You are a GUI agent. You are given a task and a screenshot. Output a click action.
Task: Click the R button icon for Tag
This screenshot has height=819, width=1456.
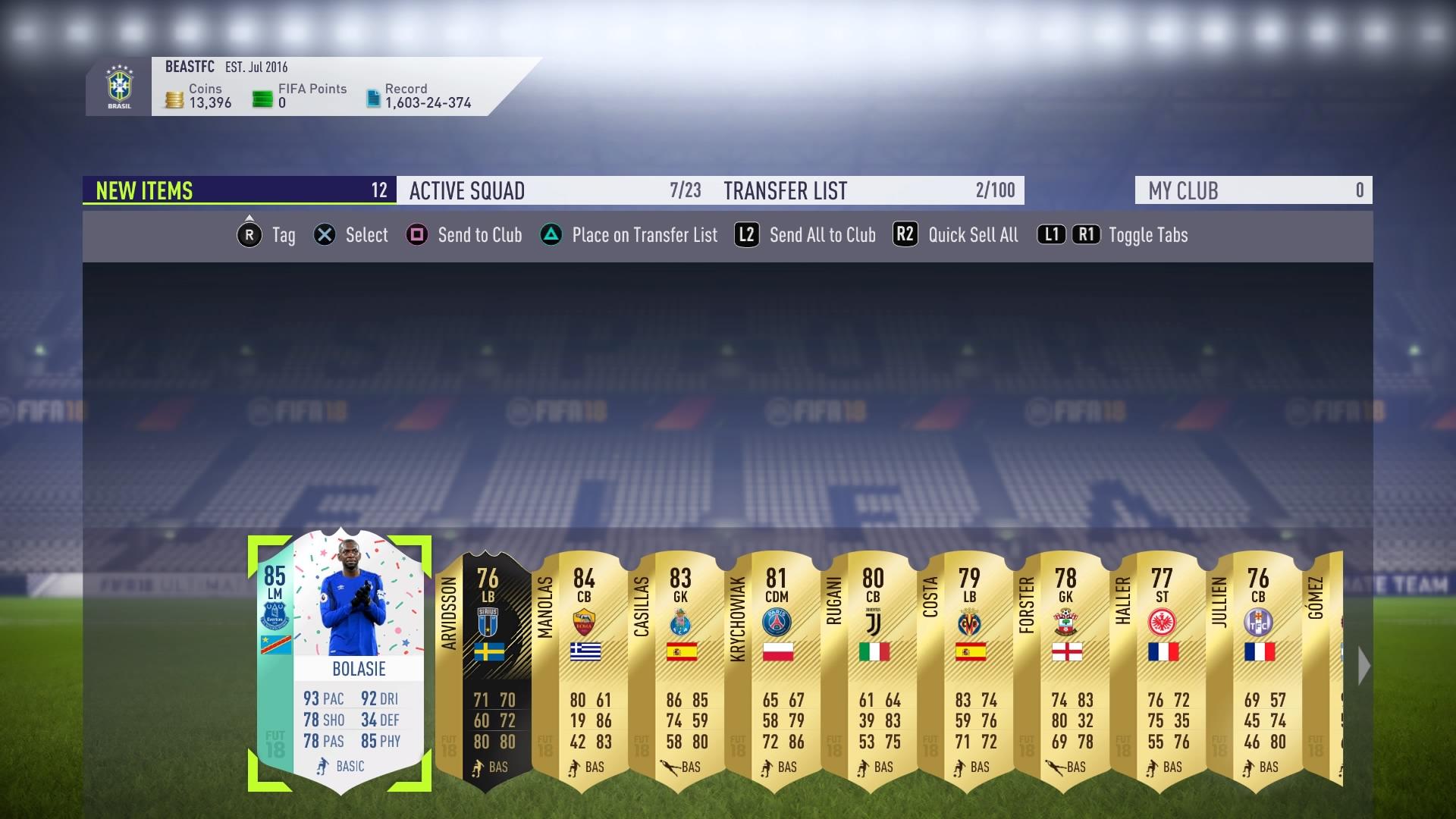(249, 236)
